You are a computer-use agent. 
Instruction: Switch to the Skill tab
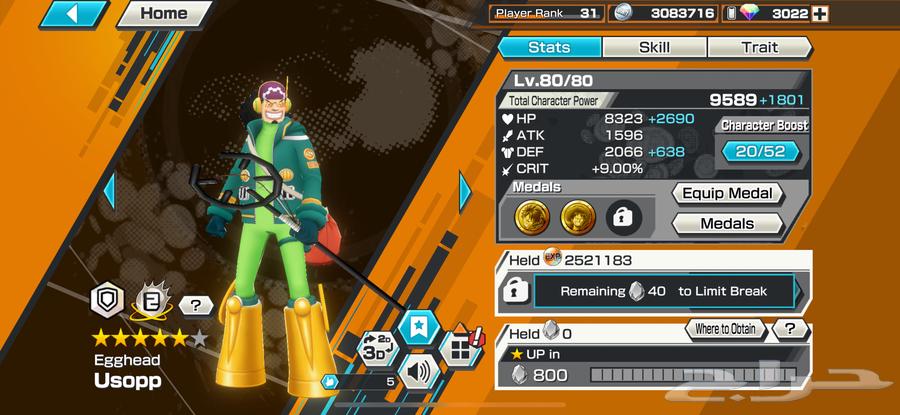tap(654, 47)
